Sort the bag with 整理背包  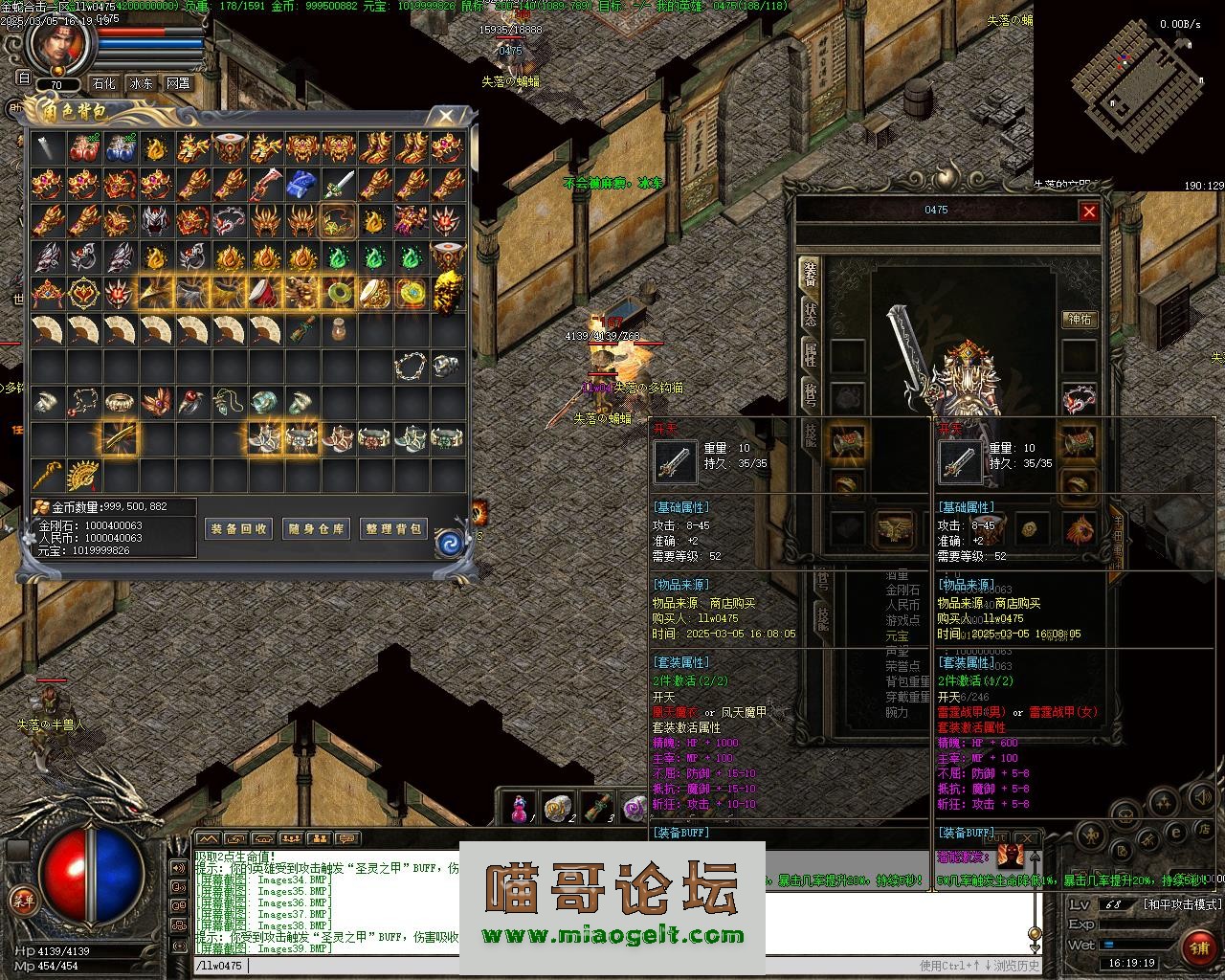click(393, 529)
